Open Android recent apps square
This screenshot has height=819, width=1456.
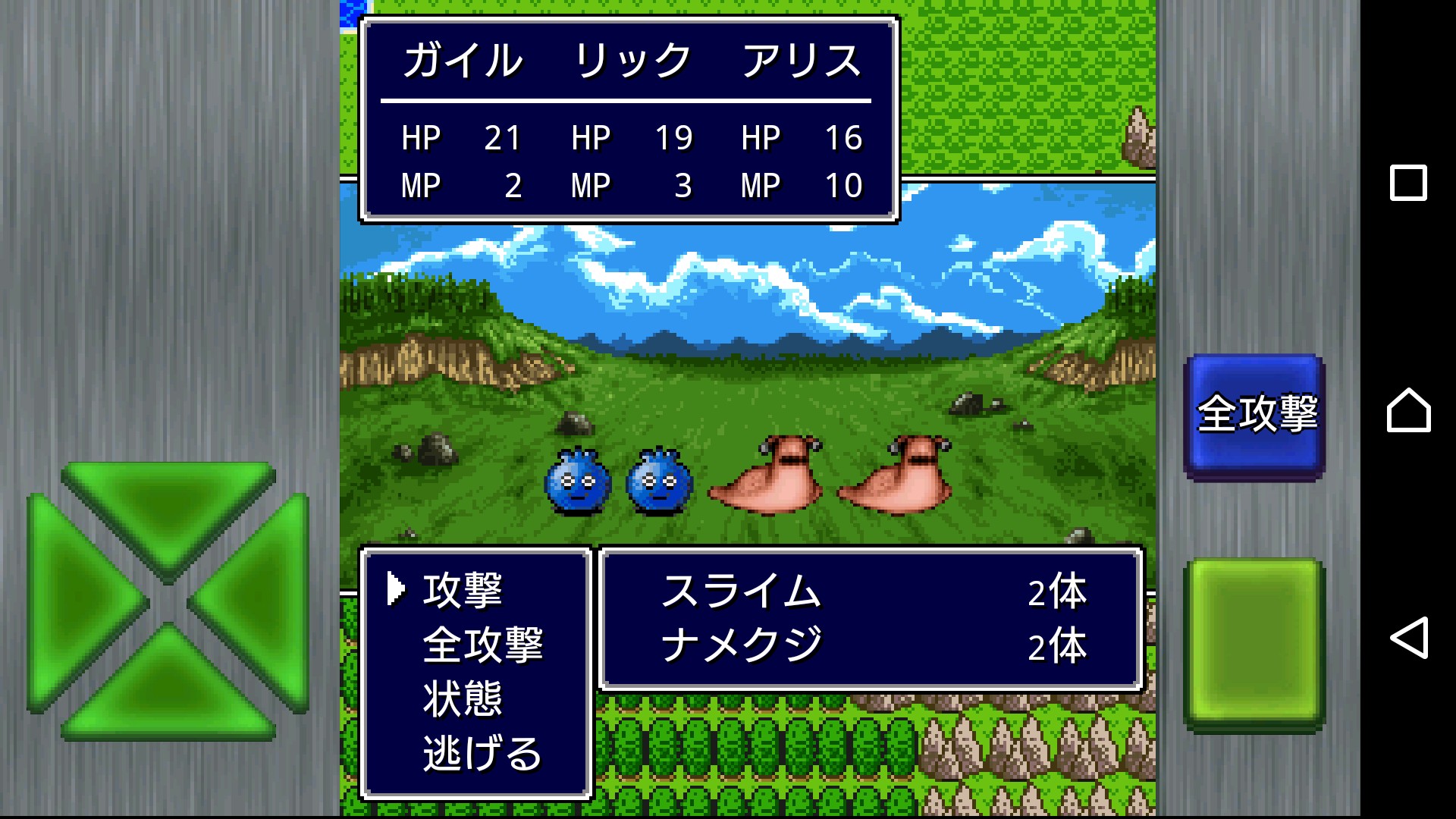click(1408, 183)
